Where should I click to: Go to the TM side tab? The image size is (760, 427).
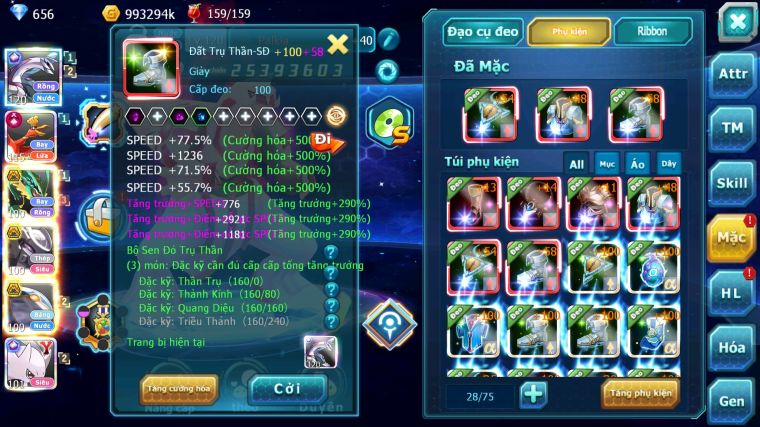click(733, 128)
